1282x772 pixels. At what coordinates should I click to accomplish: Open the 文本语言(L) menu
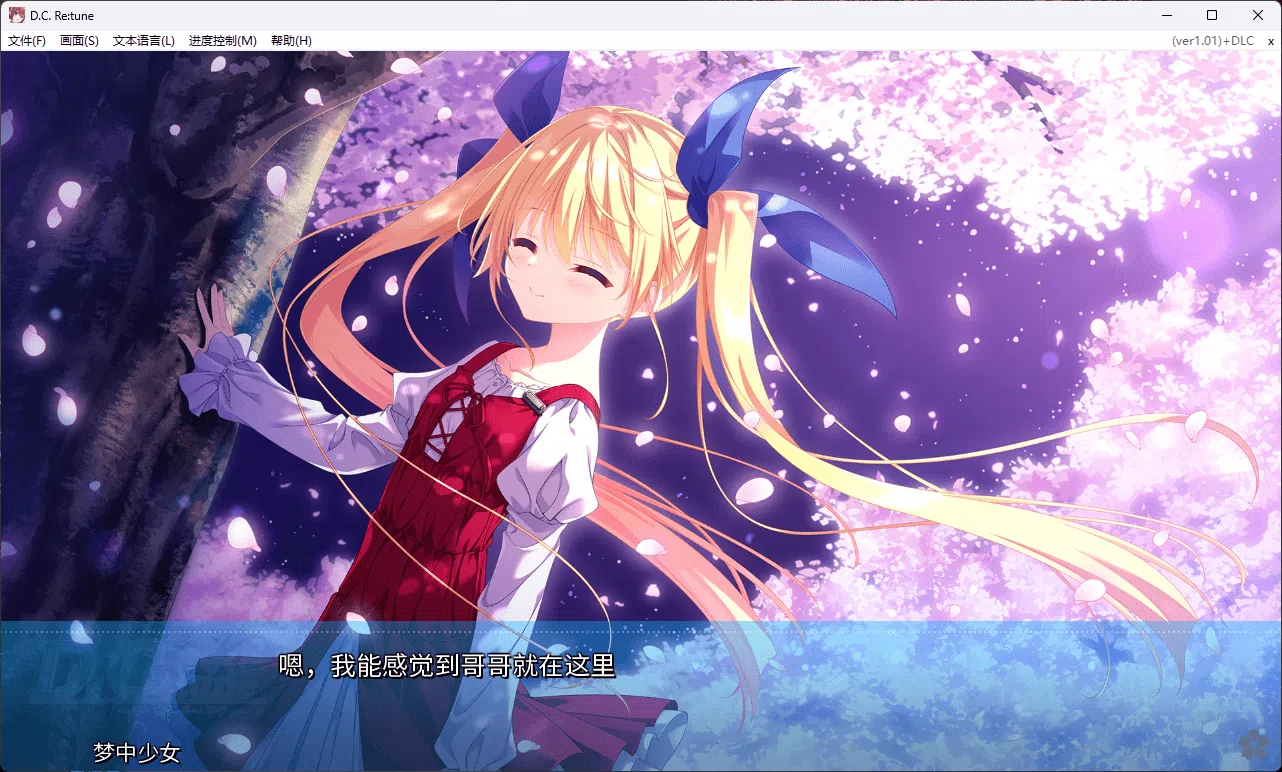142,40
